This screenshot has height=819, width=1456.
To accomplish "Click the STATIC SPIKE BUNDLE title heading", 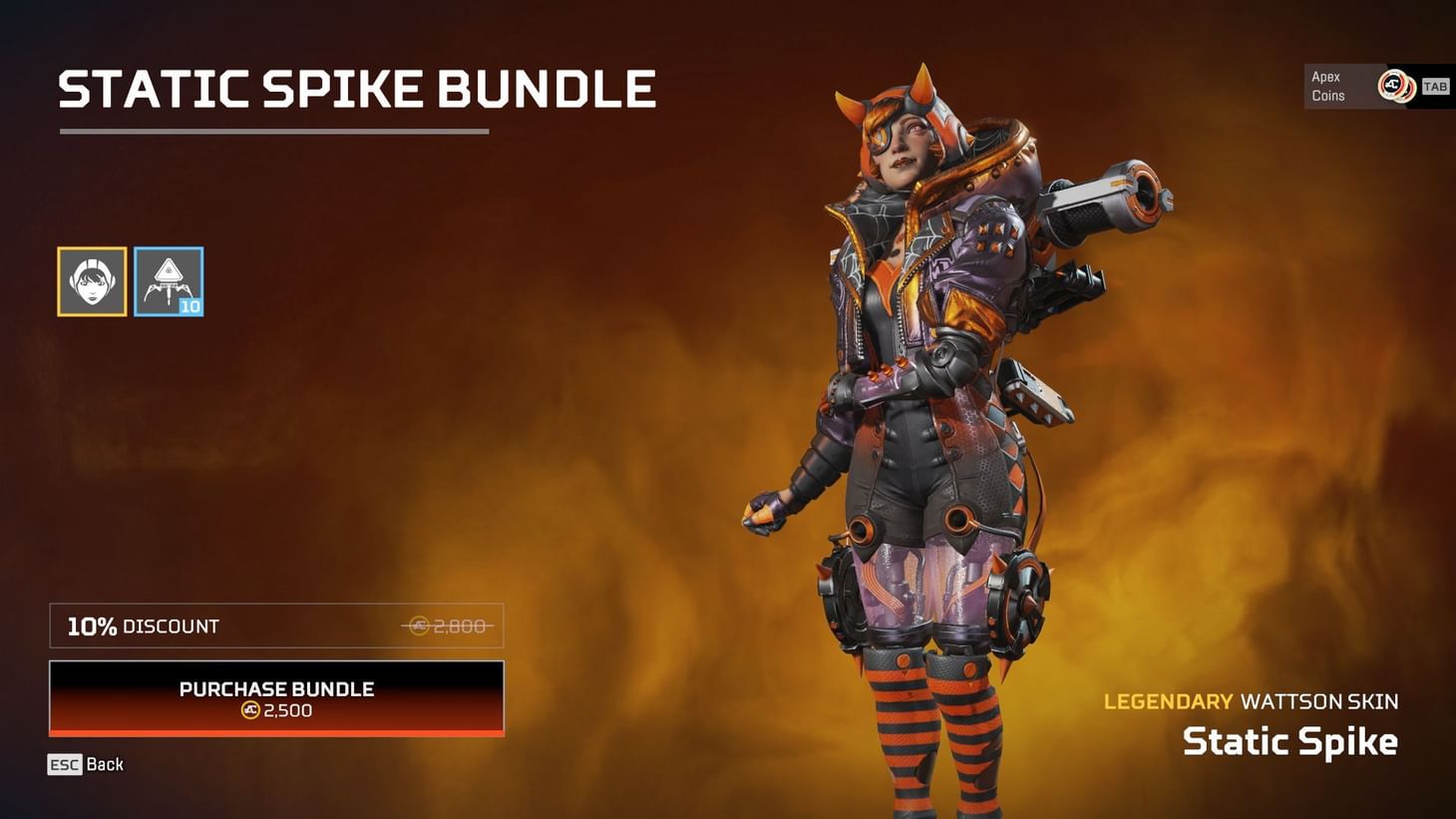I will pos(356,89).
